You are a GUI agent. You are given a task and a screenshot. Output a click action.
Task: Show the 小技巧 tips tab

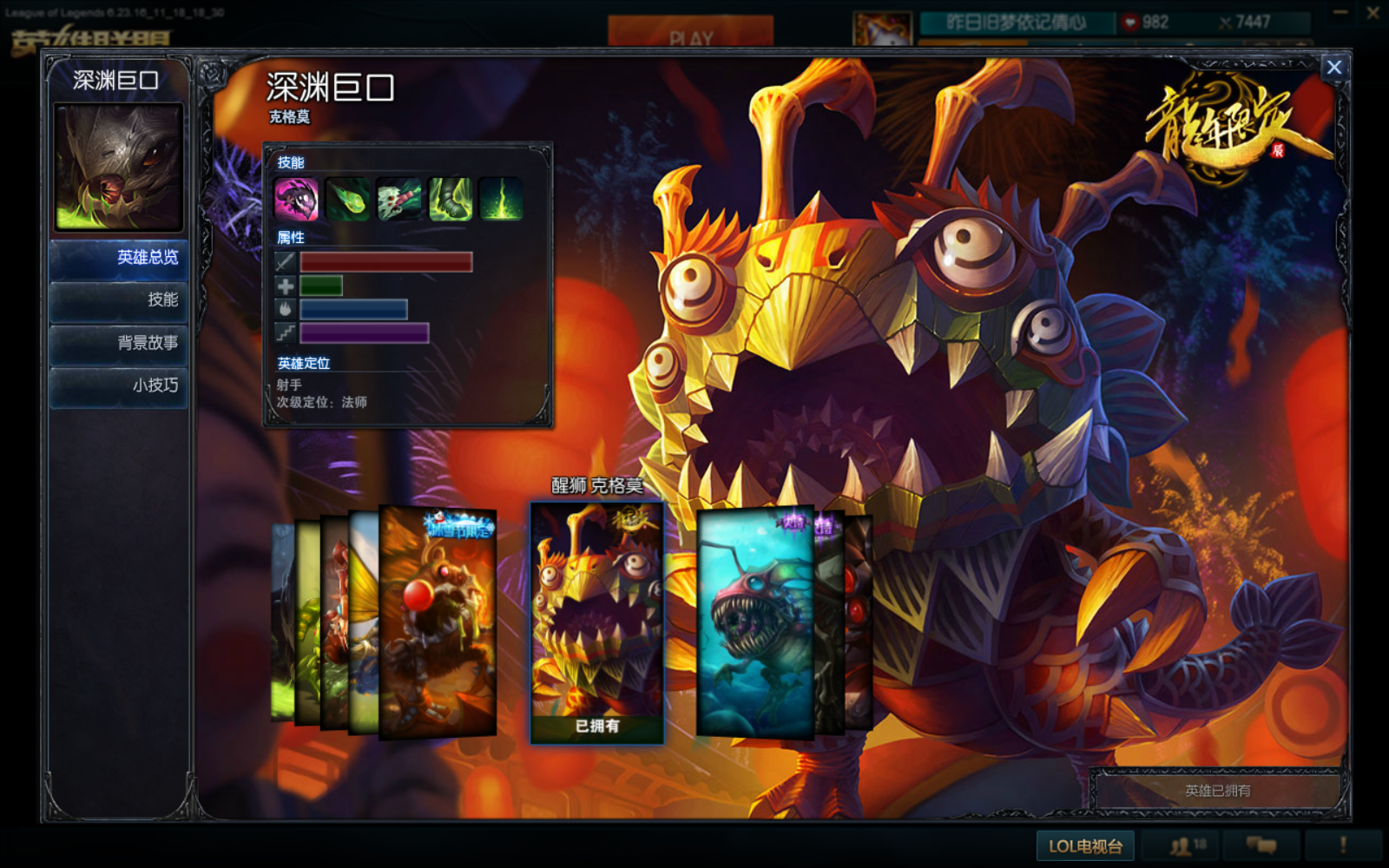point(119,385)
